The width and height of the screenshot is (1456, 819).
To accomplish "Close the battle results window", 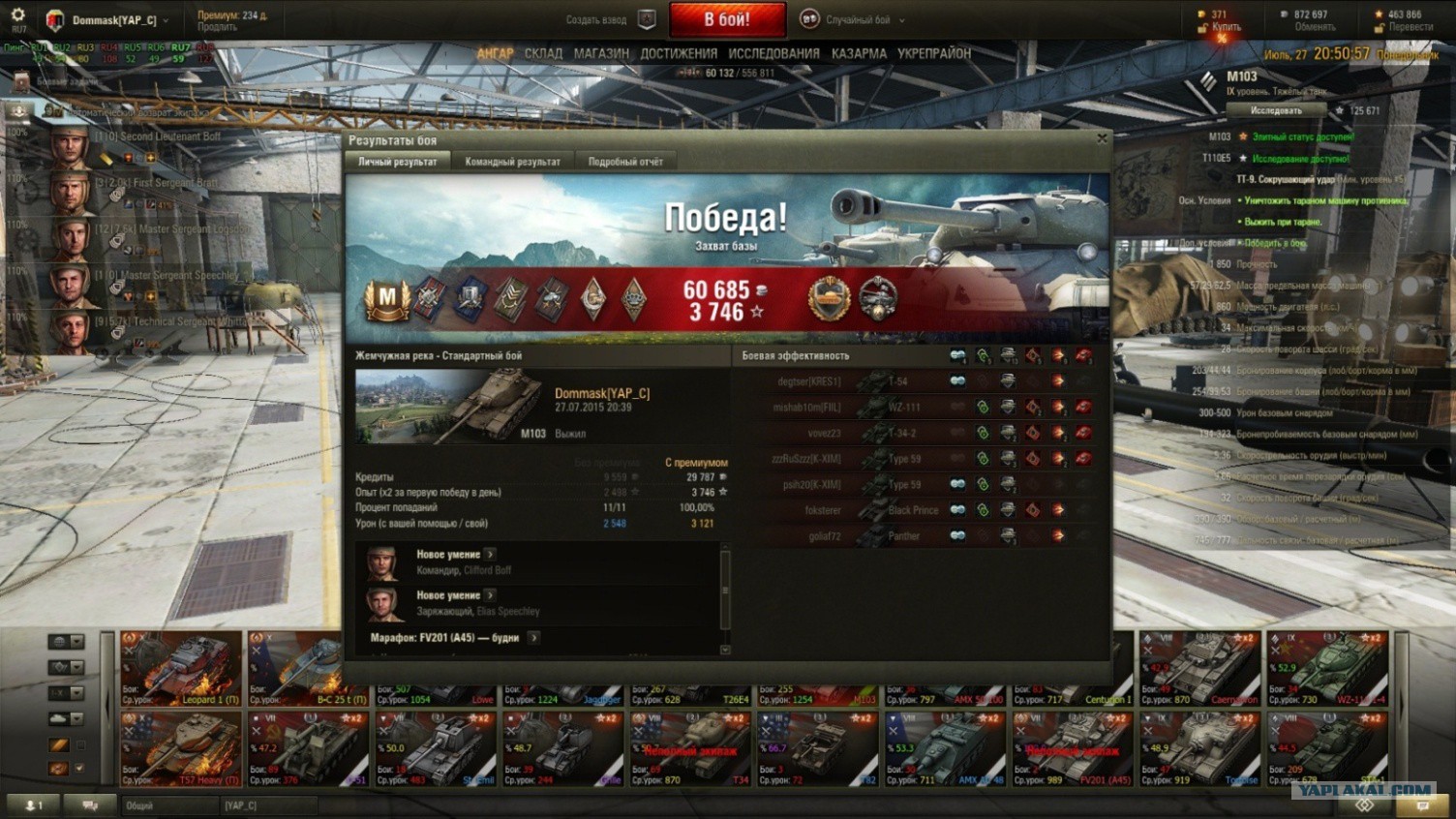I will coord(1102,139).
